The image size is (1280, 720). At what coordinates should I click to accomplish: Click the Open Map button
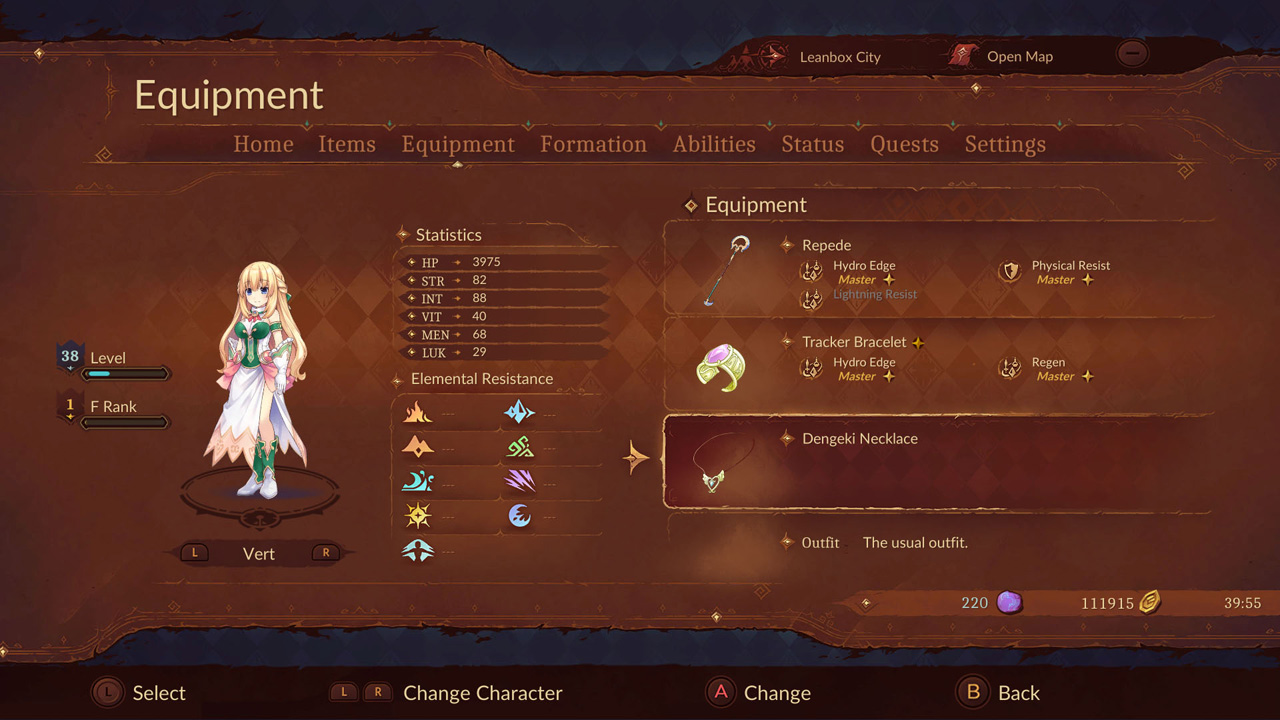point(1019,56)
